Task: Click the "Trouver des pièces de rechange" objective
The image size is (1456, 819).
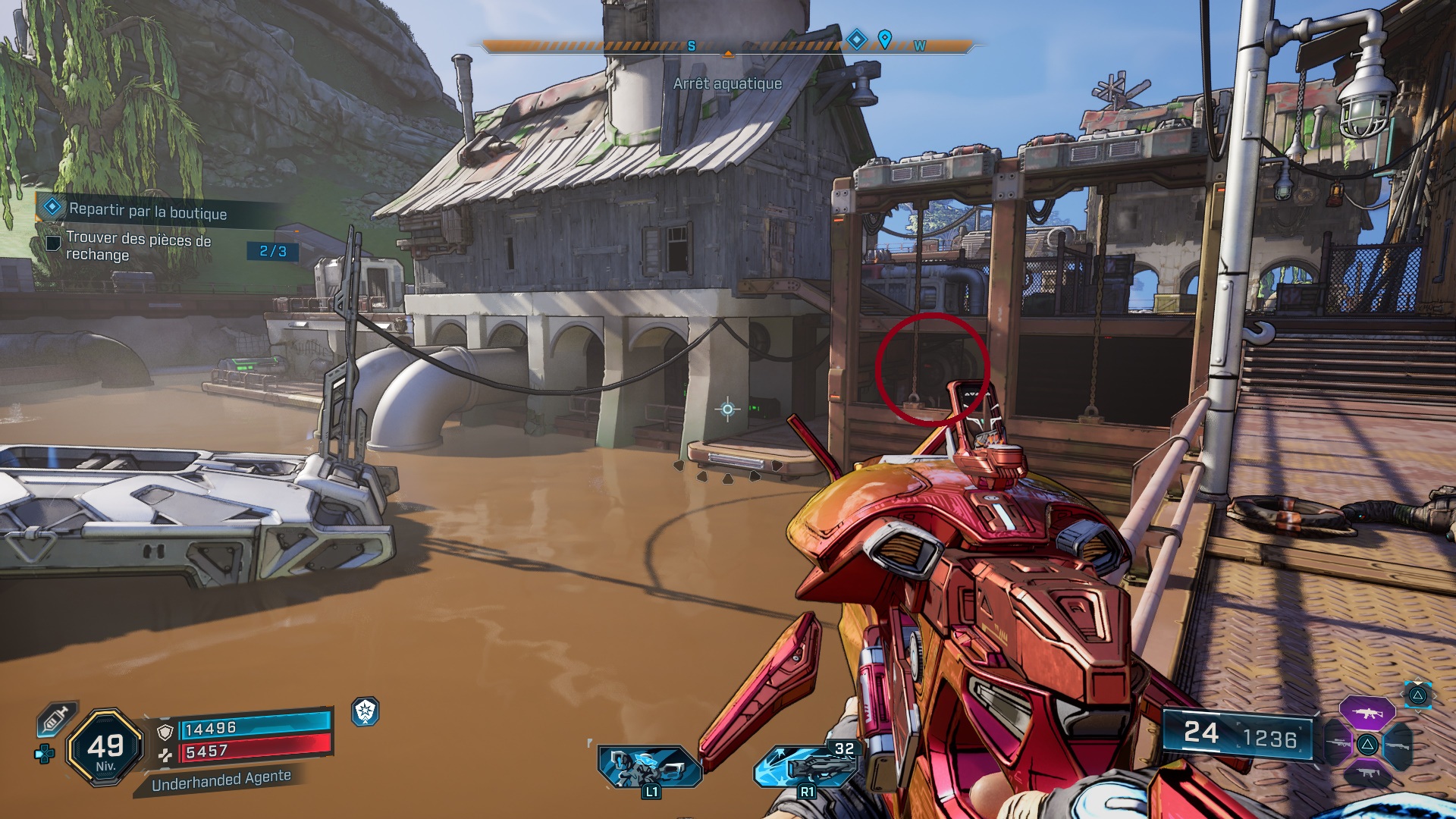Action: tap(138, 246)
